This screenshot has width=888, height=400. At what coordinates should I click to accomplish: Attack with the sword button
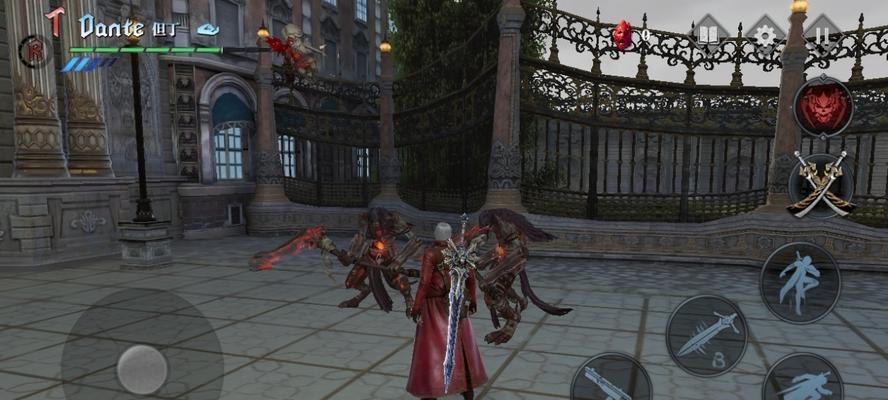click(x=706, y=335)
